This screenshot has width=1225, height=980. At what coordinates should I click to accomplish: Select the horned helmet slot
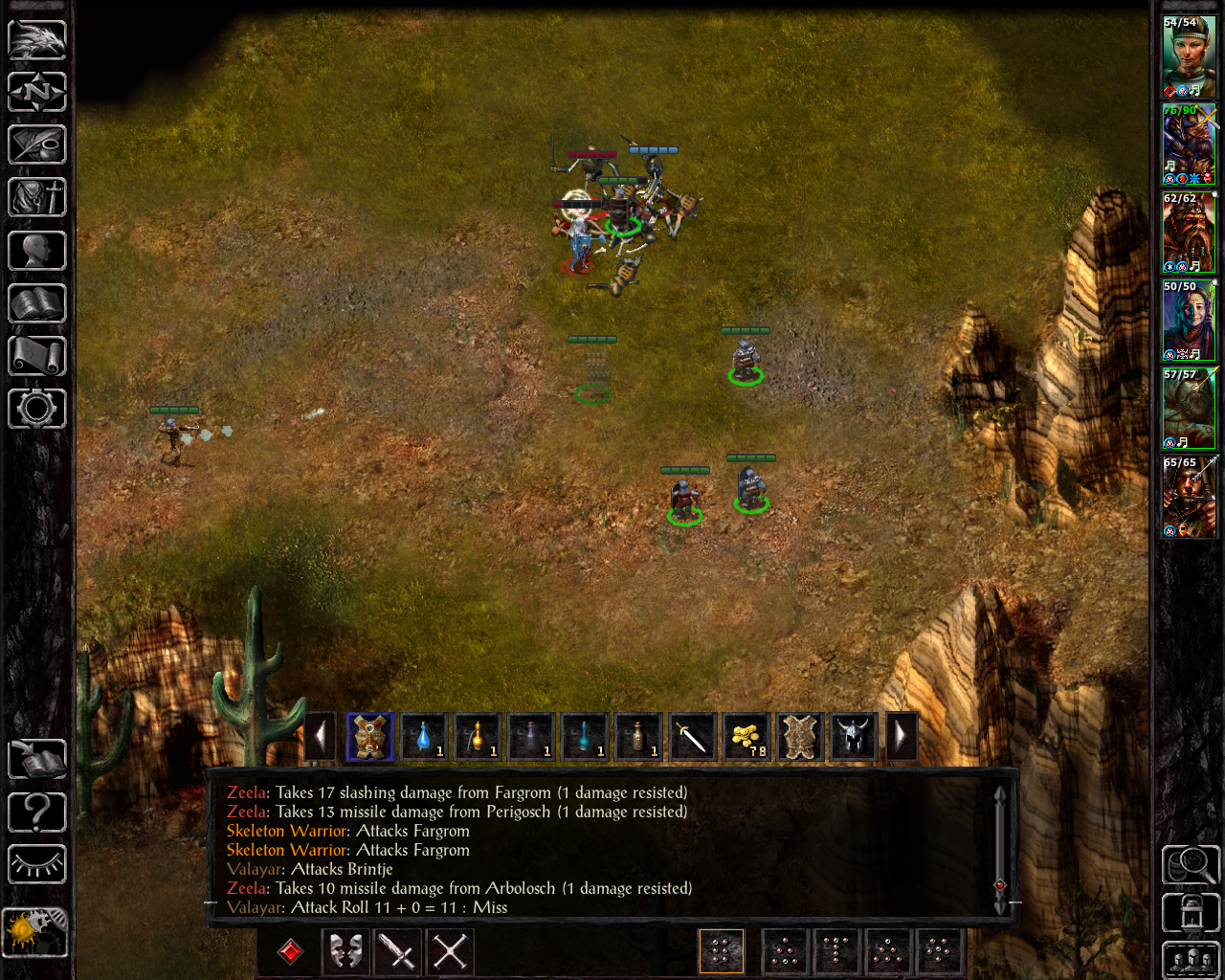(853, 737)
